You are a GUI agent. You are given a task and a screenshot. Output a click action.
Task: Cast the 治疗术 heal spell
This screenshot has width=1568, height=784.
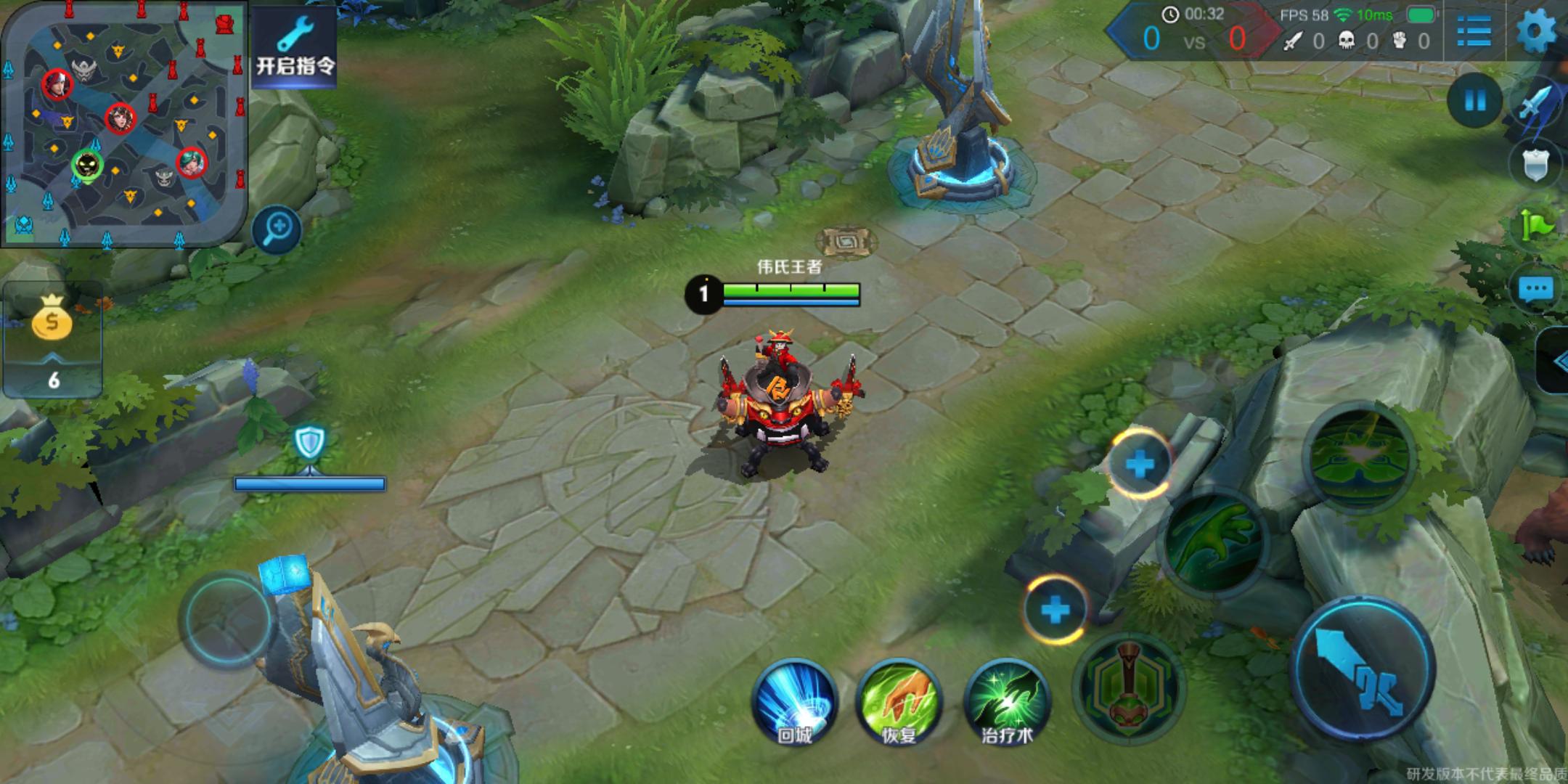coord(1007,702)
